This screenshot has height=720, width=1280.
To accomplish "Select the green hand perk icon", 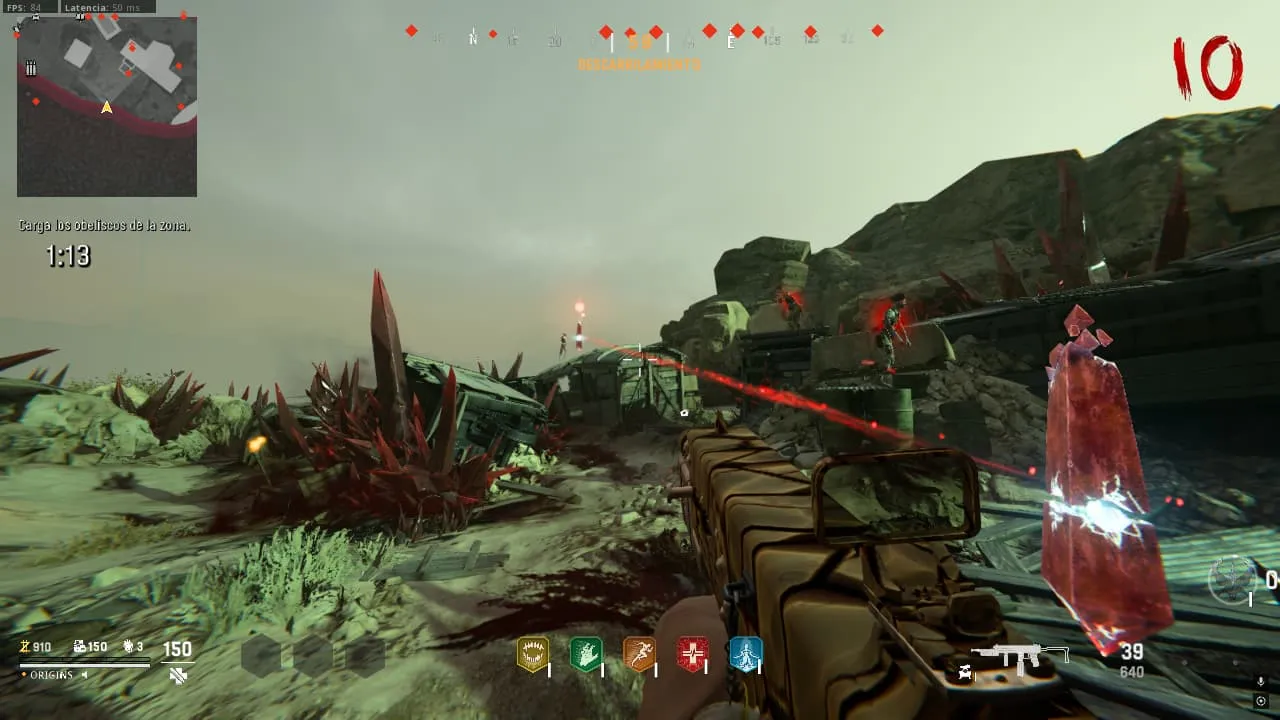I will point(585,654).
